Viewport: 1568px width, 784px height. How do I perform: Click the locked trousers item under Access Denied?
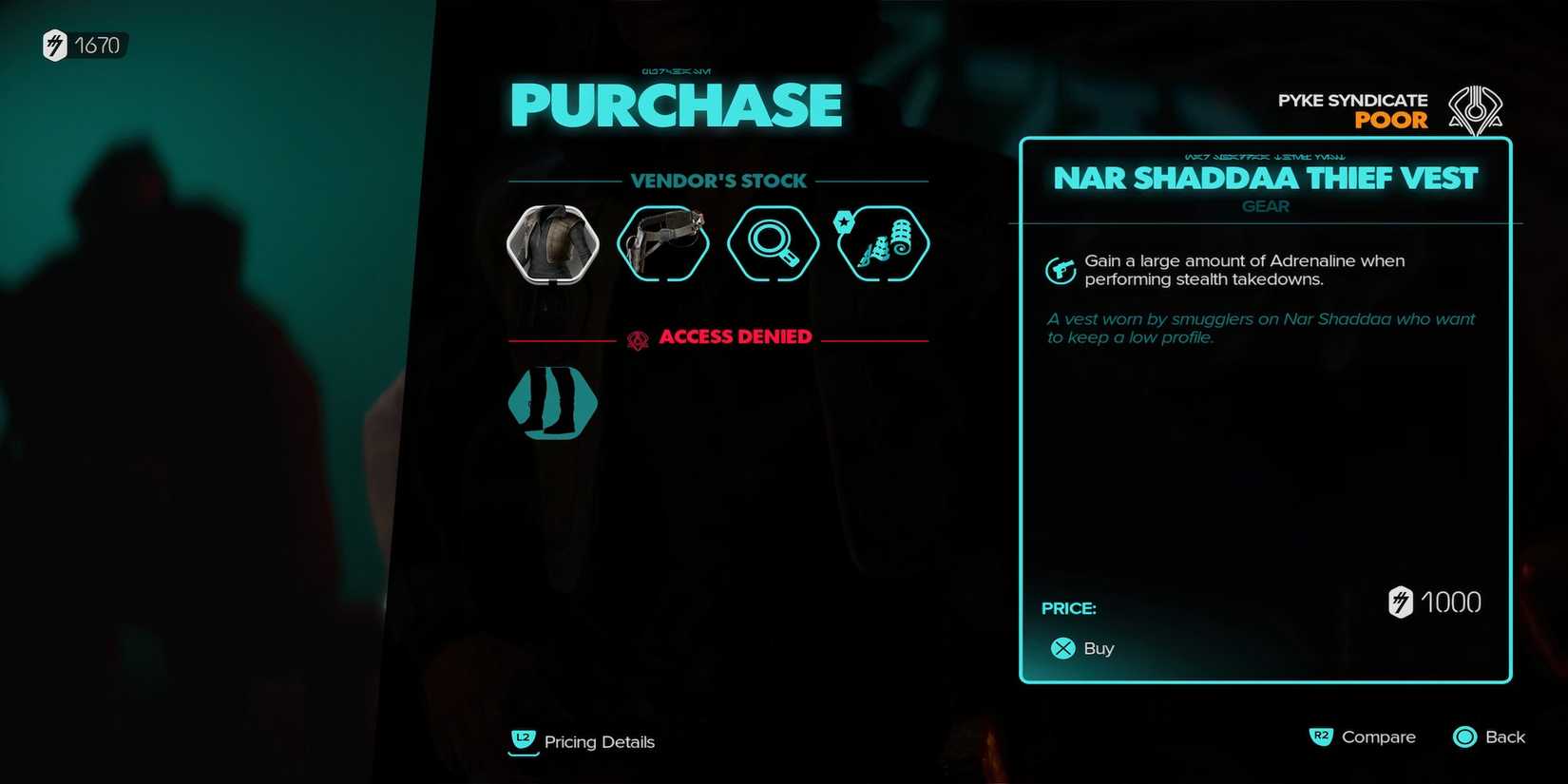(x=552, y=403)
